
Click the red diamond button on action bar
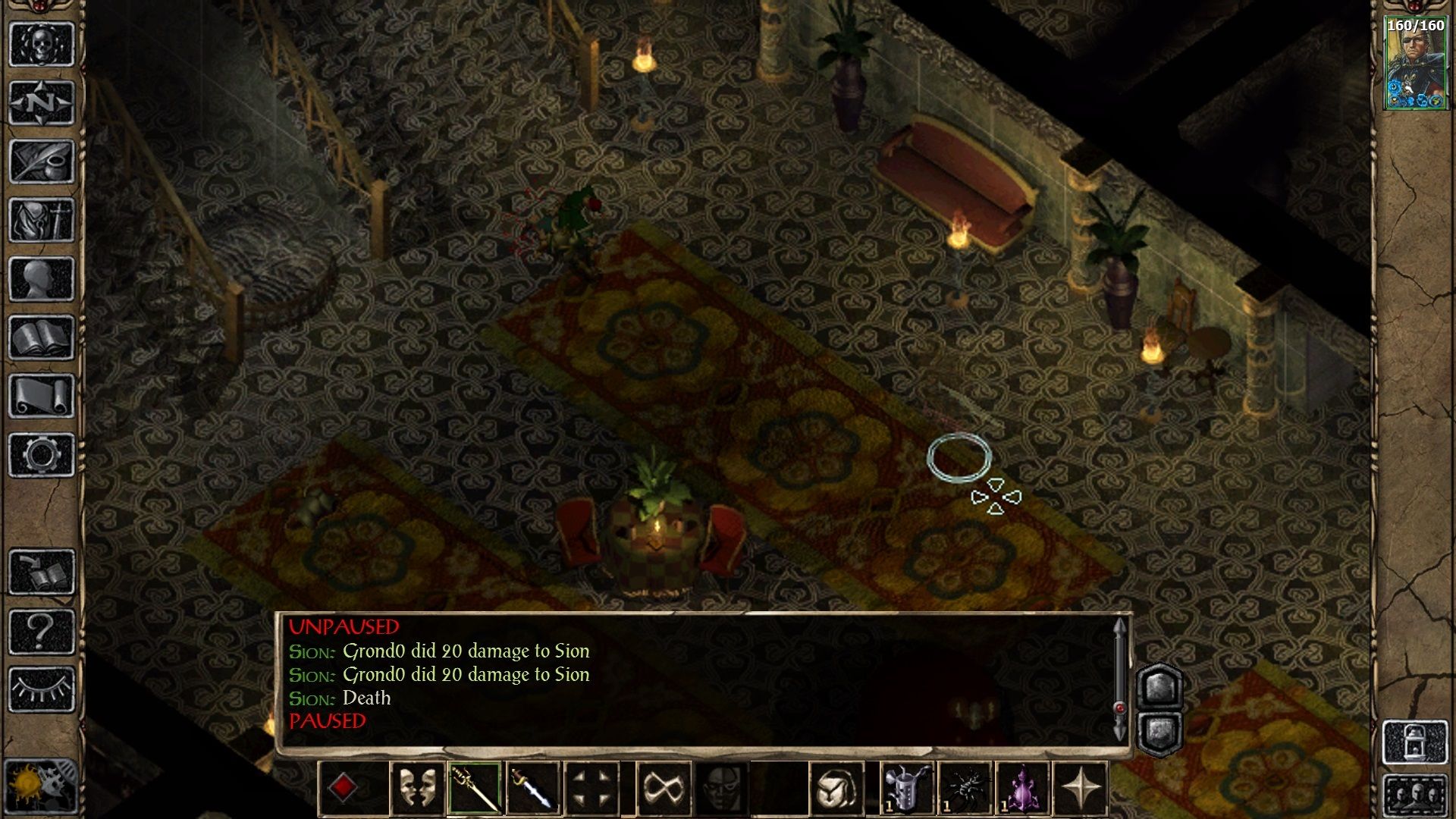coord(343,788)
